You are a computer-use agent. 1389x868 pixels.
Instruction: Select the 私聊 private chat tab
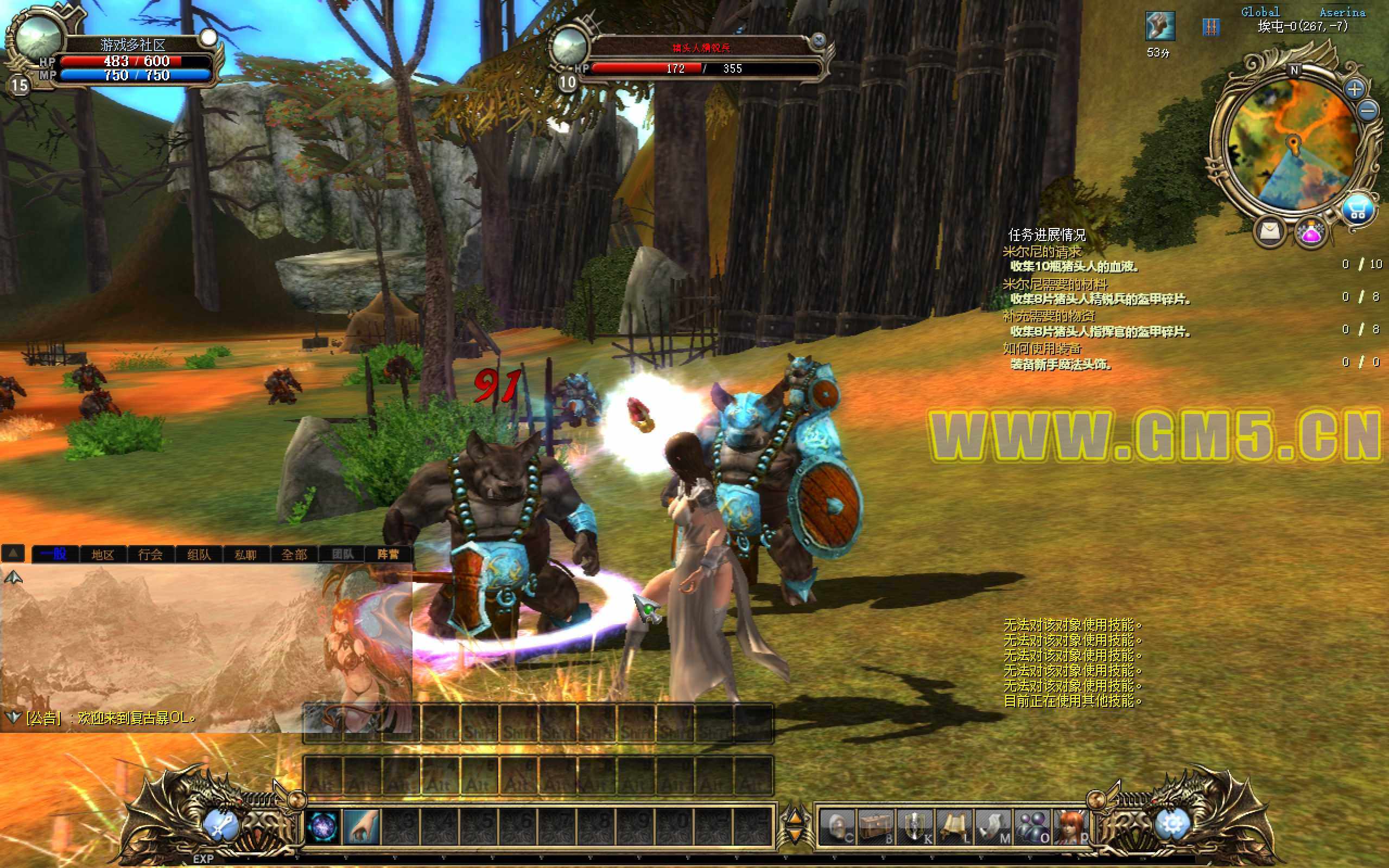click(246, 554)
